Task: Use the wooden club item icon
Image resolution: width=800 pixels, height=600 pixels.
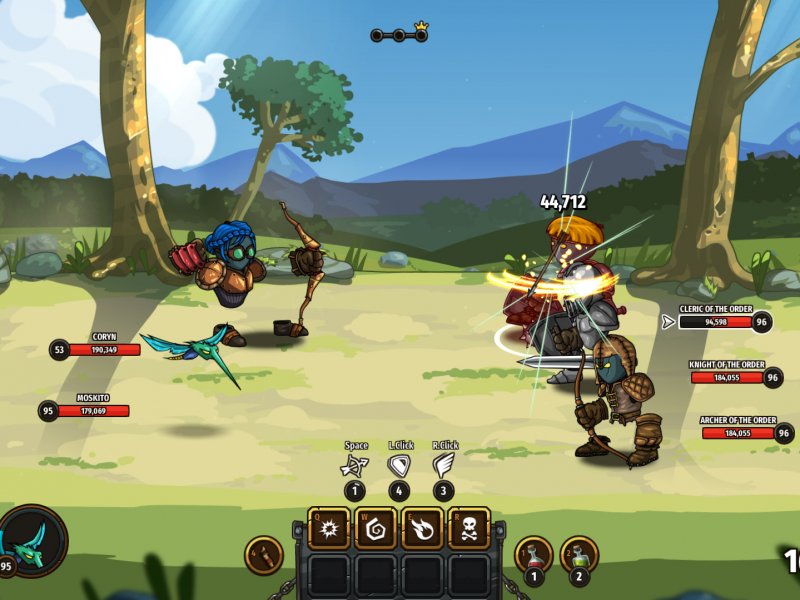Action: (x=264, y=555)
